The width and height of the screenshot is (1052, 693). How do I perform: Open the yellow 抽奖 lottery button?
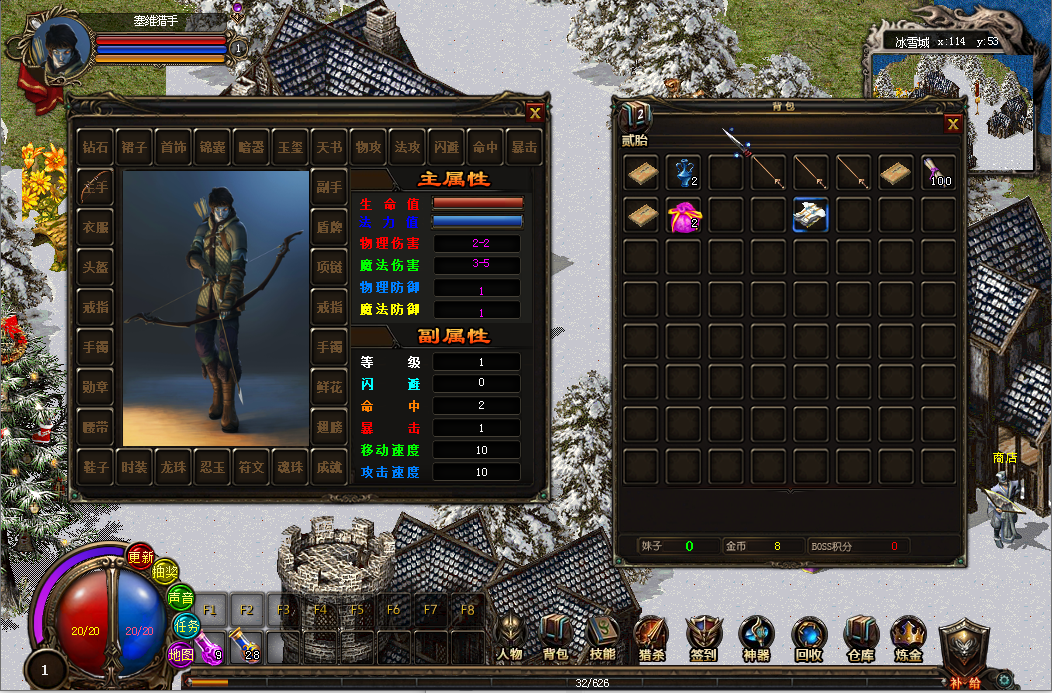click(165, 572)
